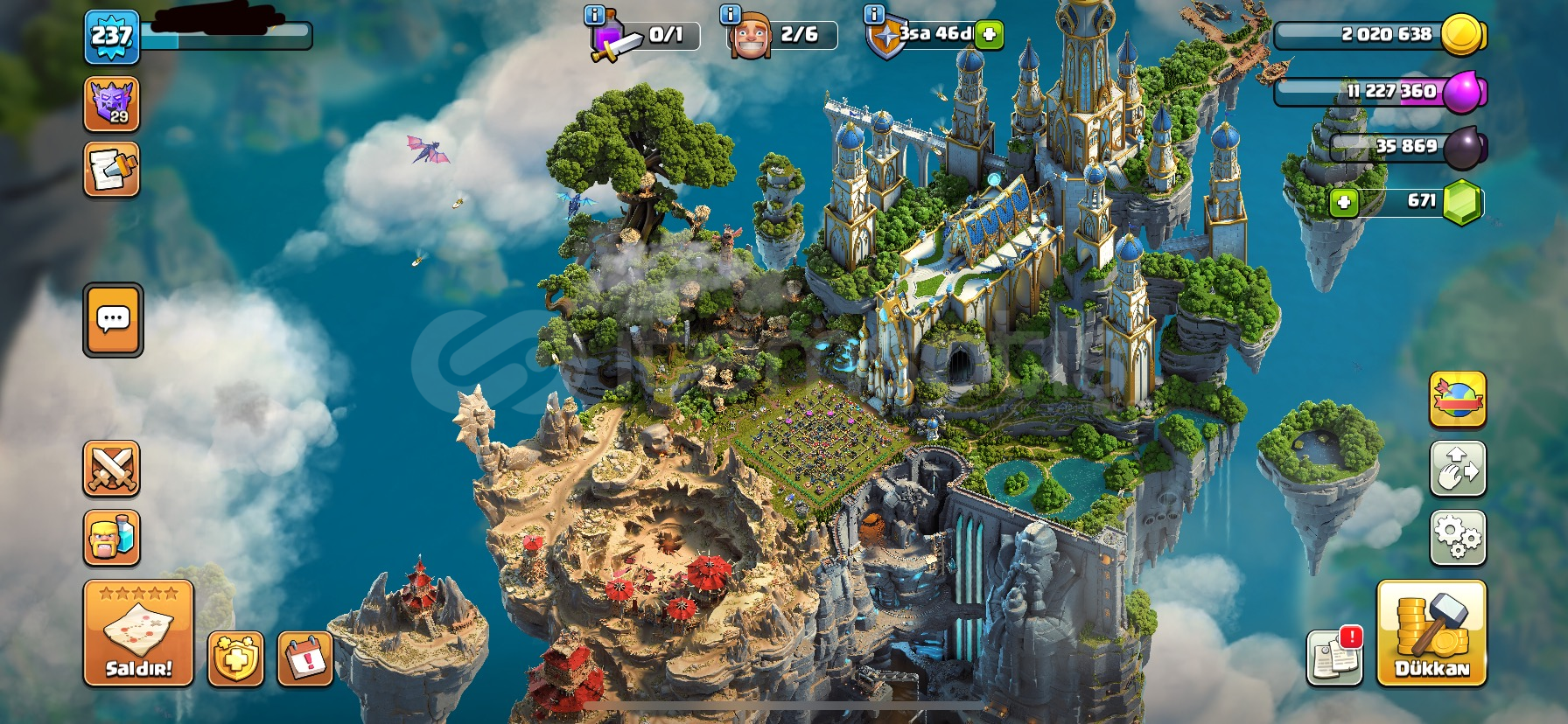Open the barbarian army training menu

pyautogui.click(x=111, y=537)
